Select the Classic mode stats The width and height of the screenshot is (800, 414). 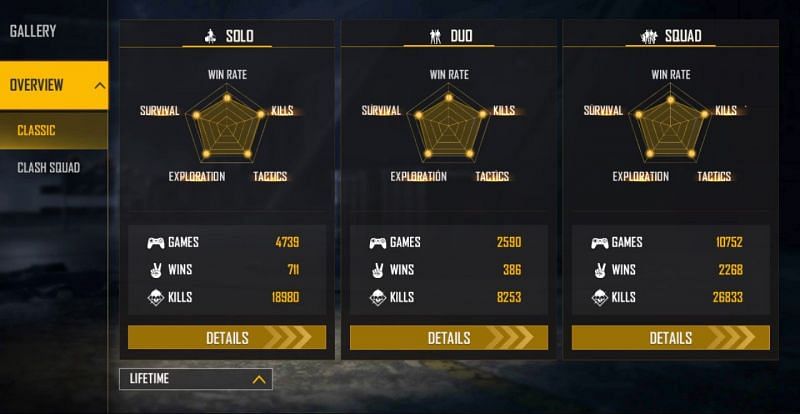click(37, 131)
